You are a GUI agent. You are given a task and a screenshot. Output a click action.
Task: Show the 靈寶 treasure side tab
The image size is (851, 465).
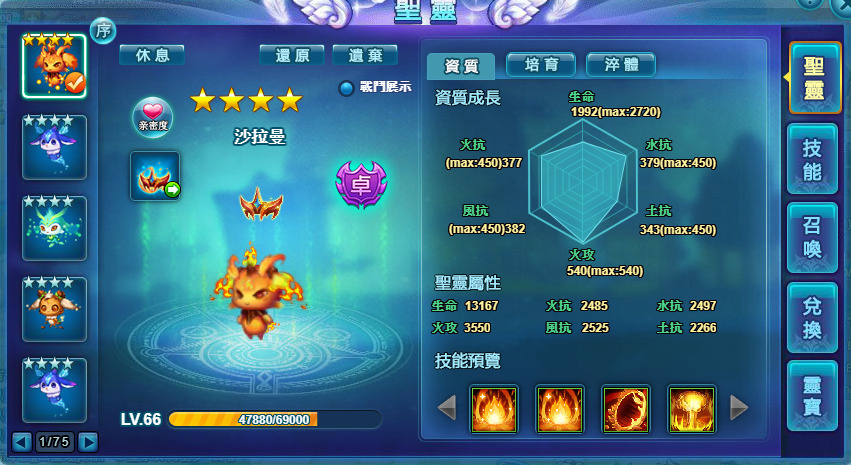(x=812, y=395)
